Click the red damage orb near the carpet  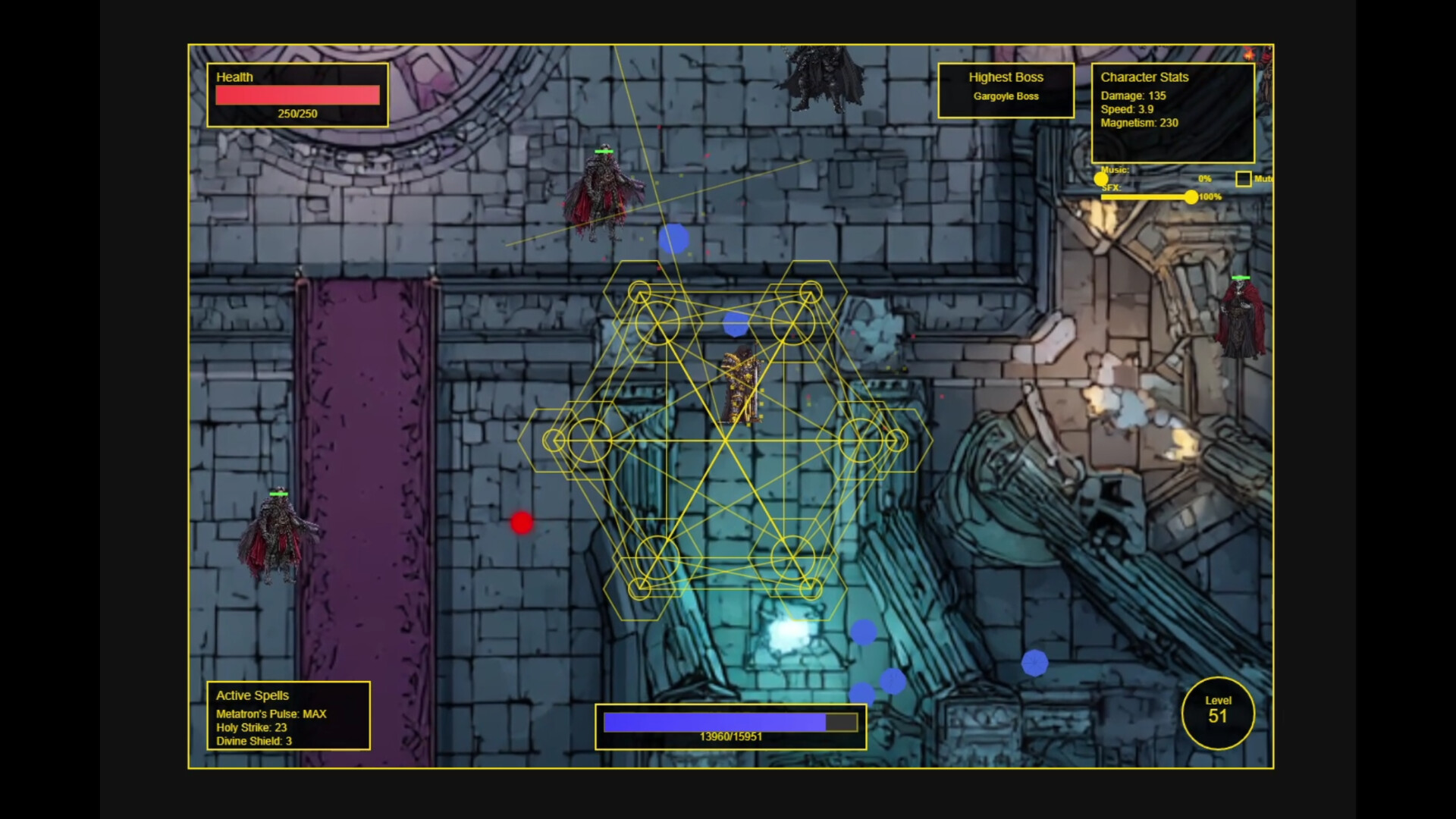[x=522, y=522]
